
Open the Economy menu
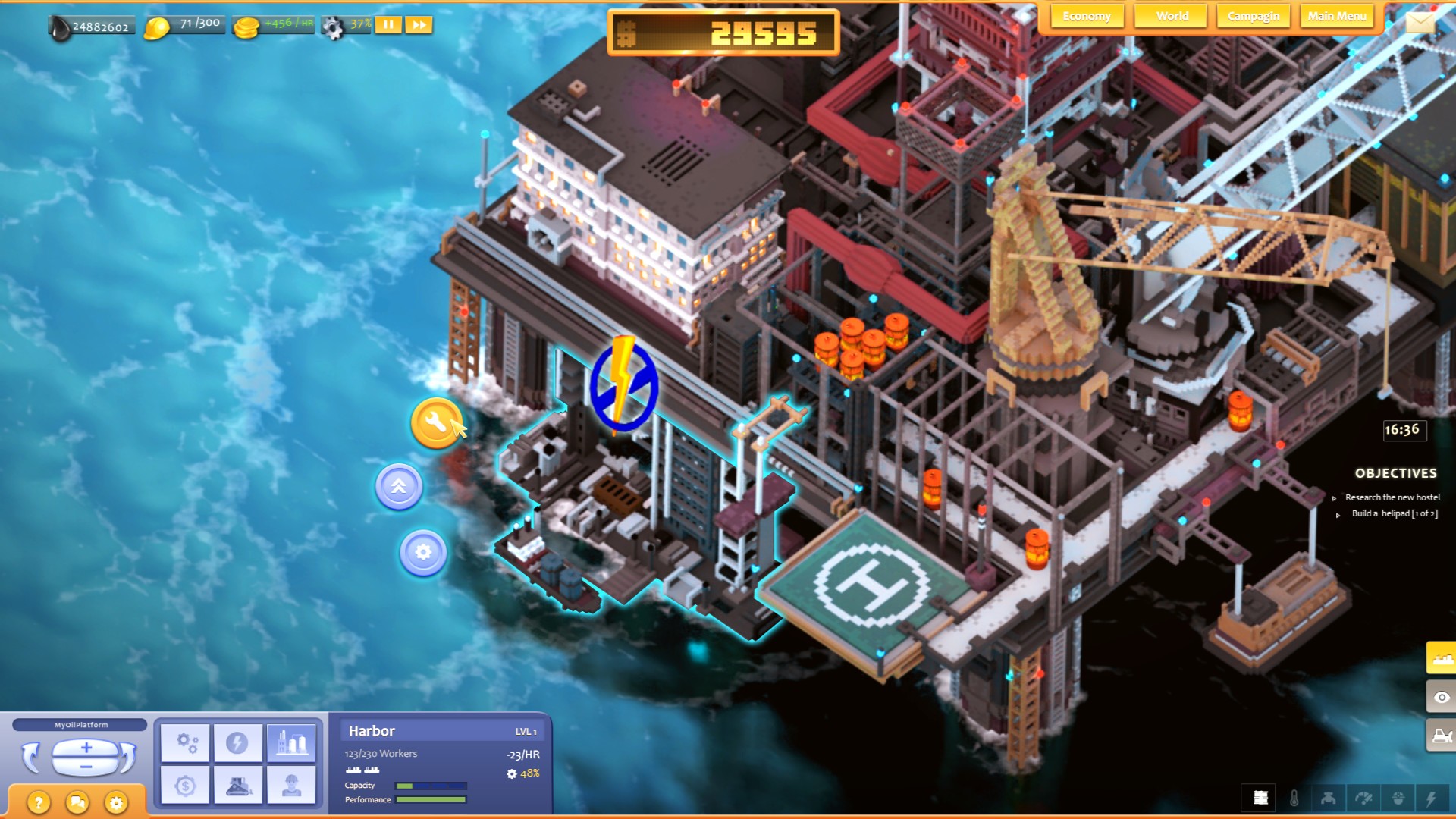[1087, 15]
